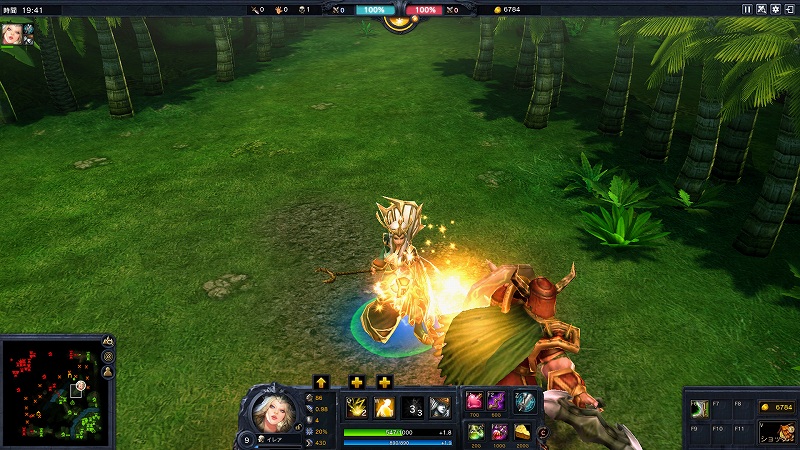Screen dimensions: 800x450
Task: Buy the purple bow item costing 600
Action: 496,401
